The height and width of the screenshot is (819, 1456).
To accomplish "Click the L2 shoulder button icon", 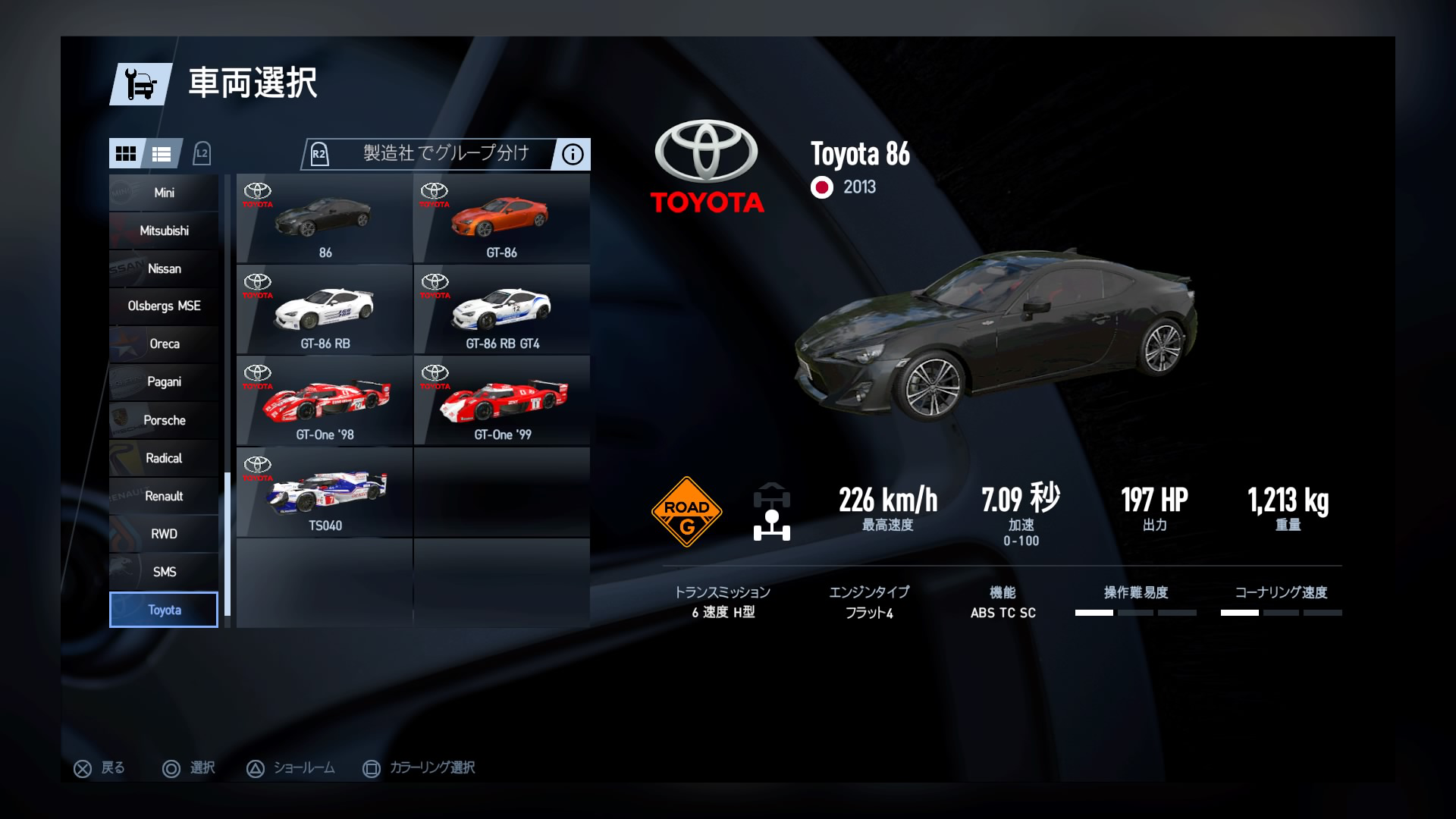I will tap(202, 153).
